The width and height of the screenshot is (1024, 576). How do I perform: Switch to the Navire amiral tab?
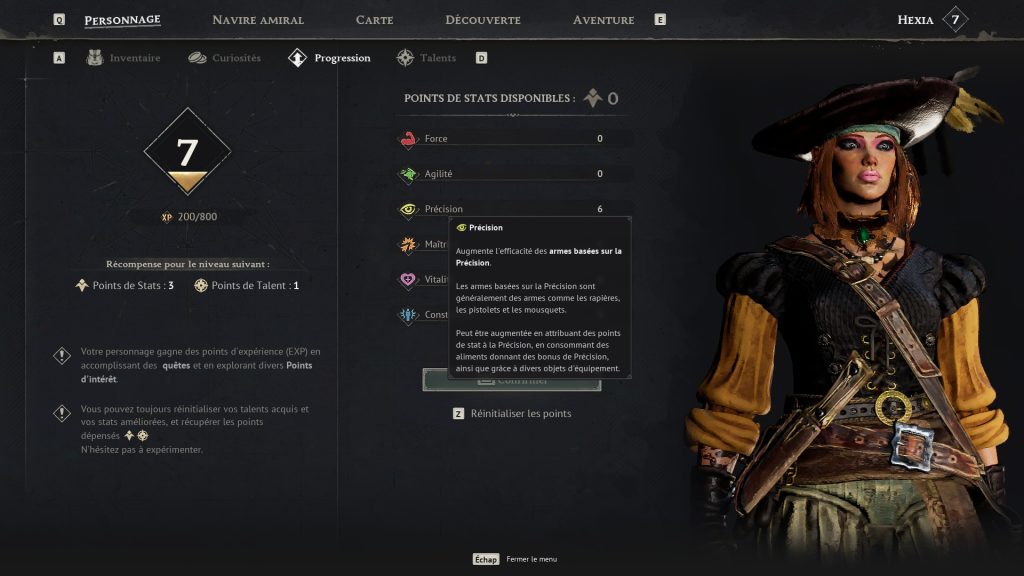pyautogui.click(x=258, y=20)
